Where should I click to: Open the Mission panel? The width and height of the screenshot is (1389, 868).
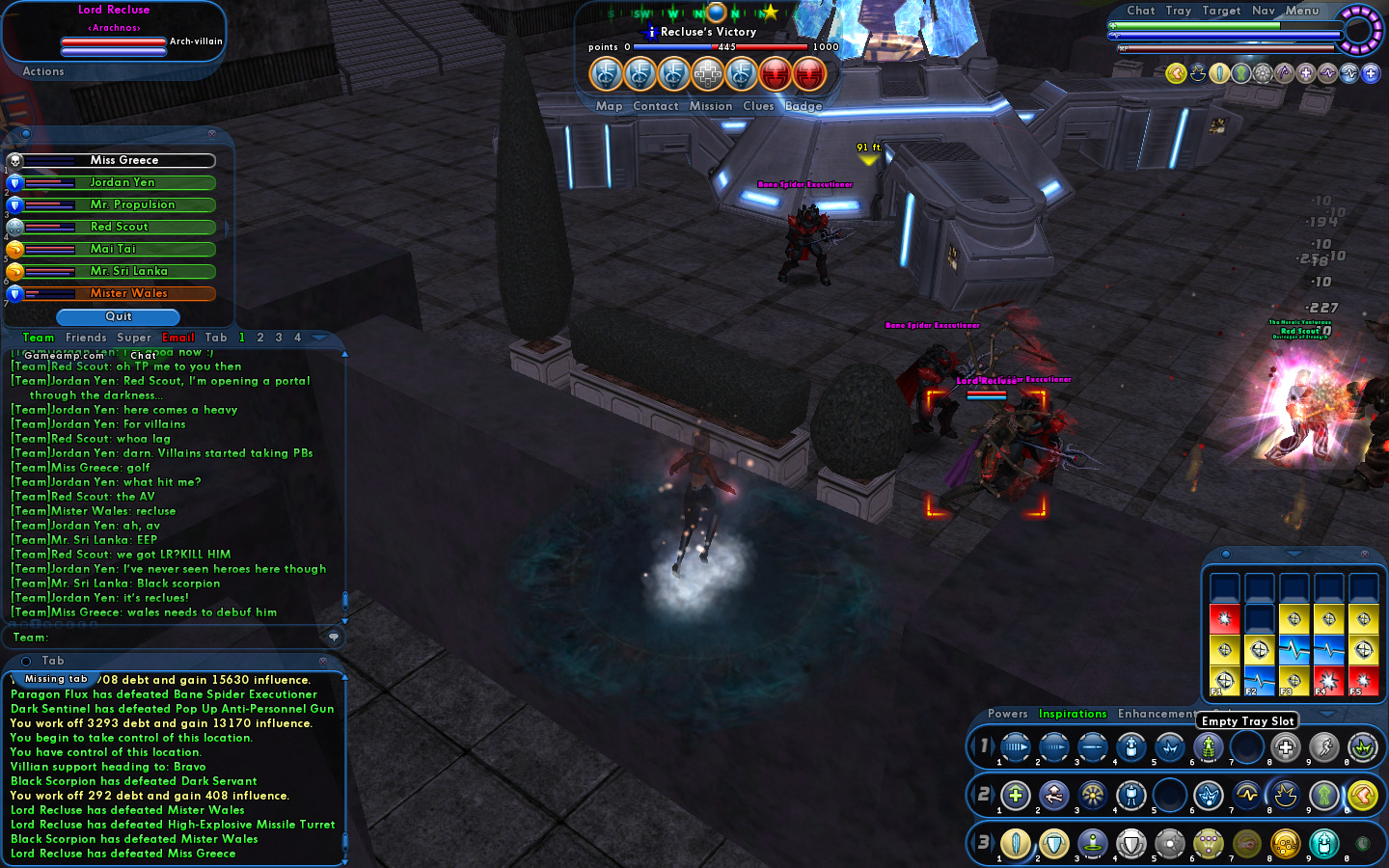coord(711,106)
